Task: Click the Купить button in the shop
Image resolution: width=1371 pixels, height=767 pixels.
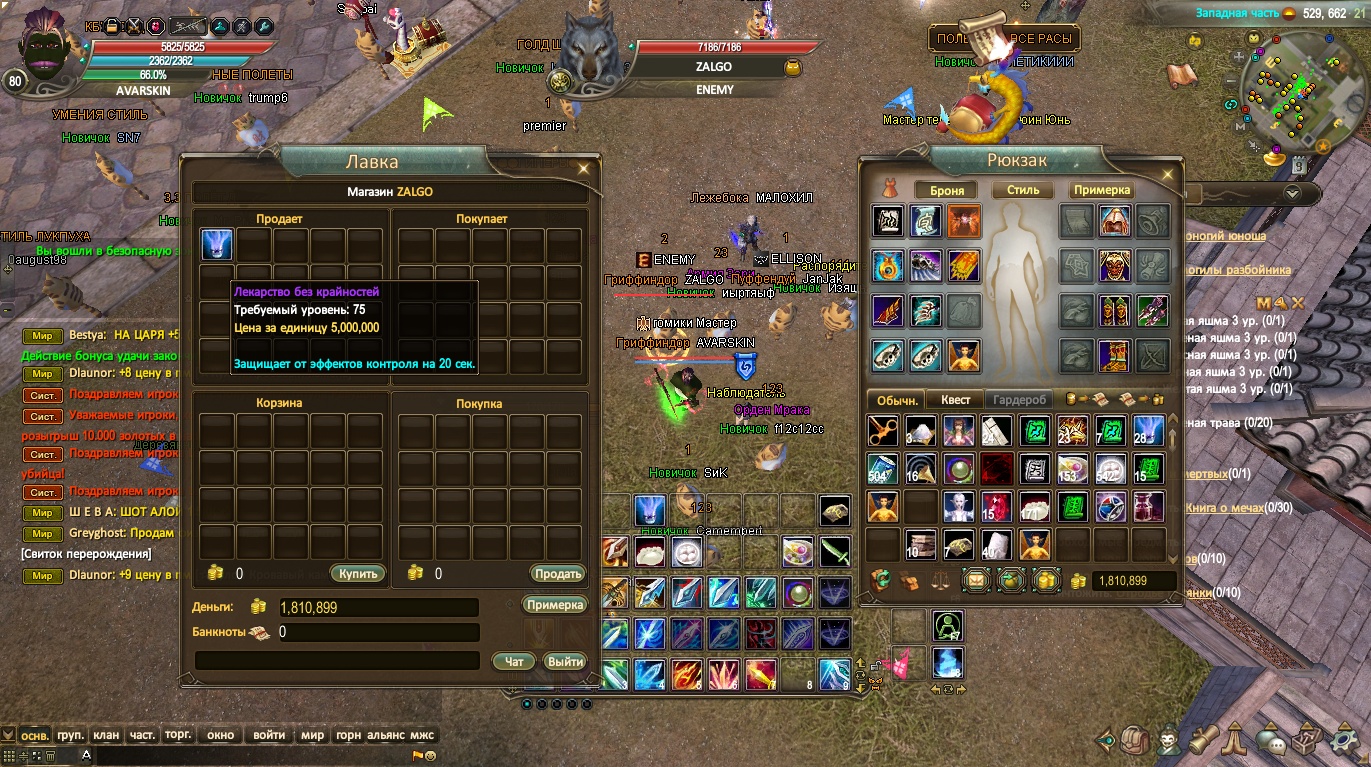Action: 357,574
